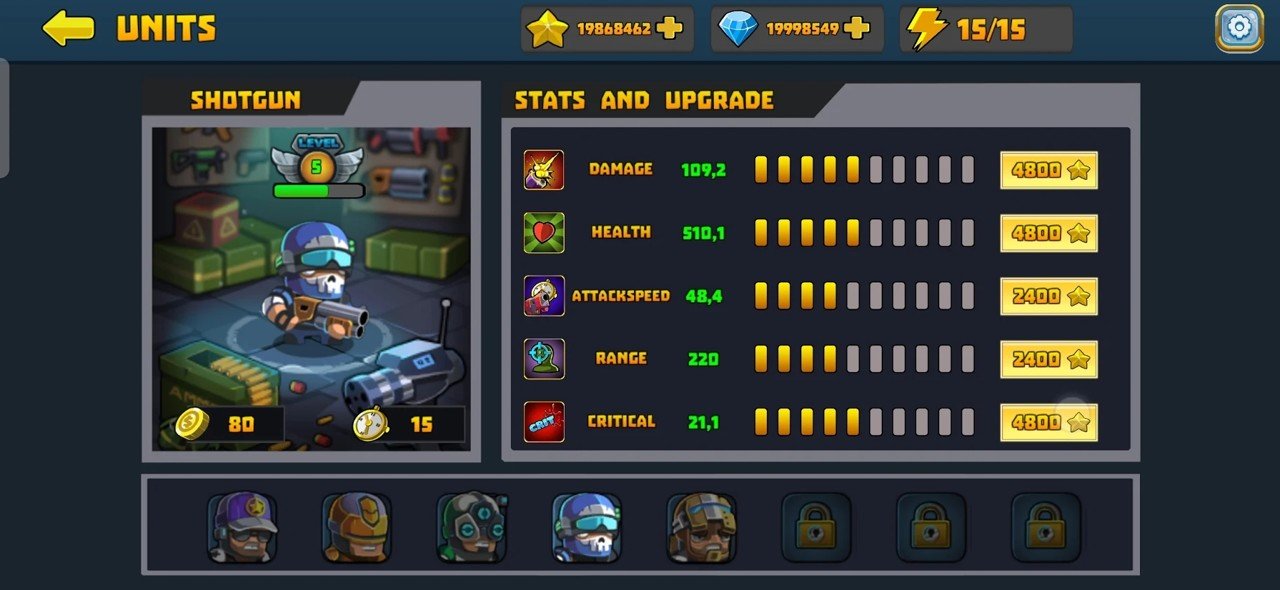Select the purple cap soldier unit
The image size is (1280, 590).
pos(242,526)
